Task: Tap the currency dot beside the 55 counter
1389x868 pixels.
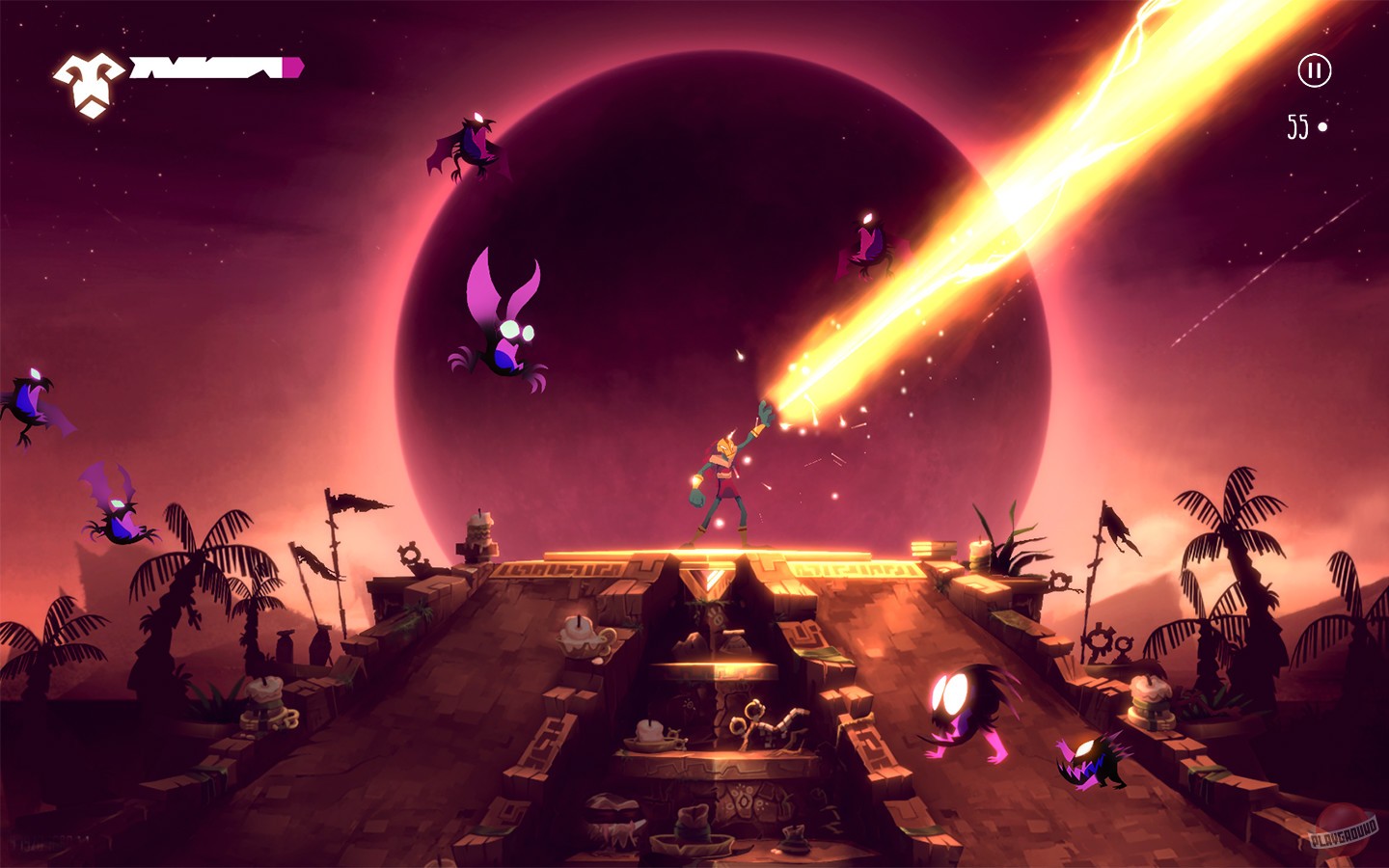Action: click(x=1323, y=123)
